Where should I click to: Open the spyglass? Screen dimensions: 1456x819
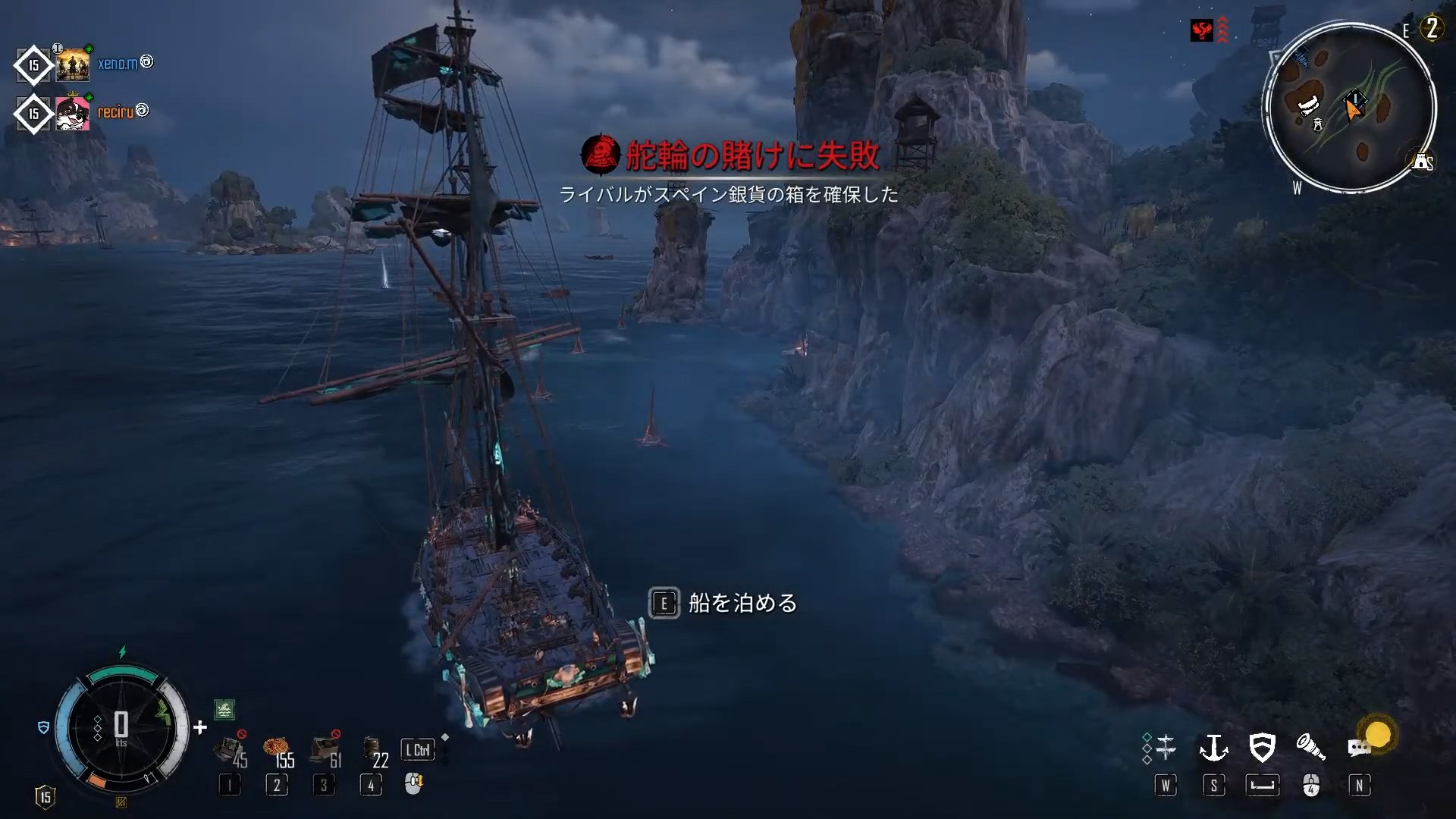point(1310,748)
